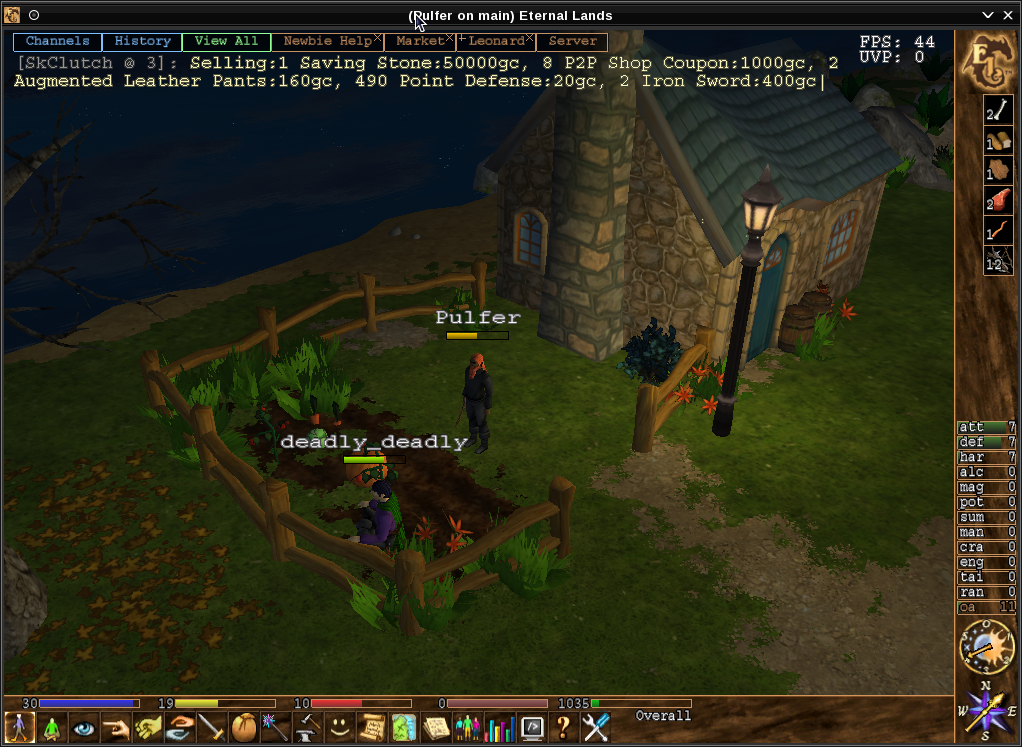This screenshot has height=747, width=1022.
Task: Open the magic wand spells window
Action: tap(275, 727)
